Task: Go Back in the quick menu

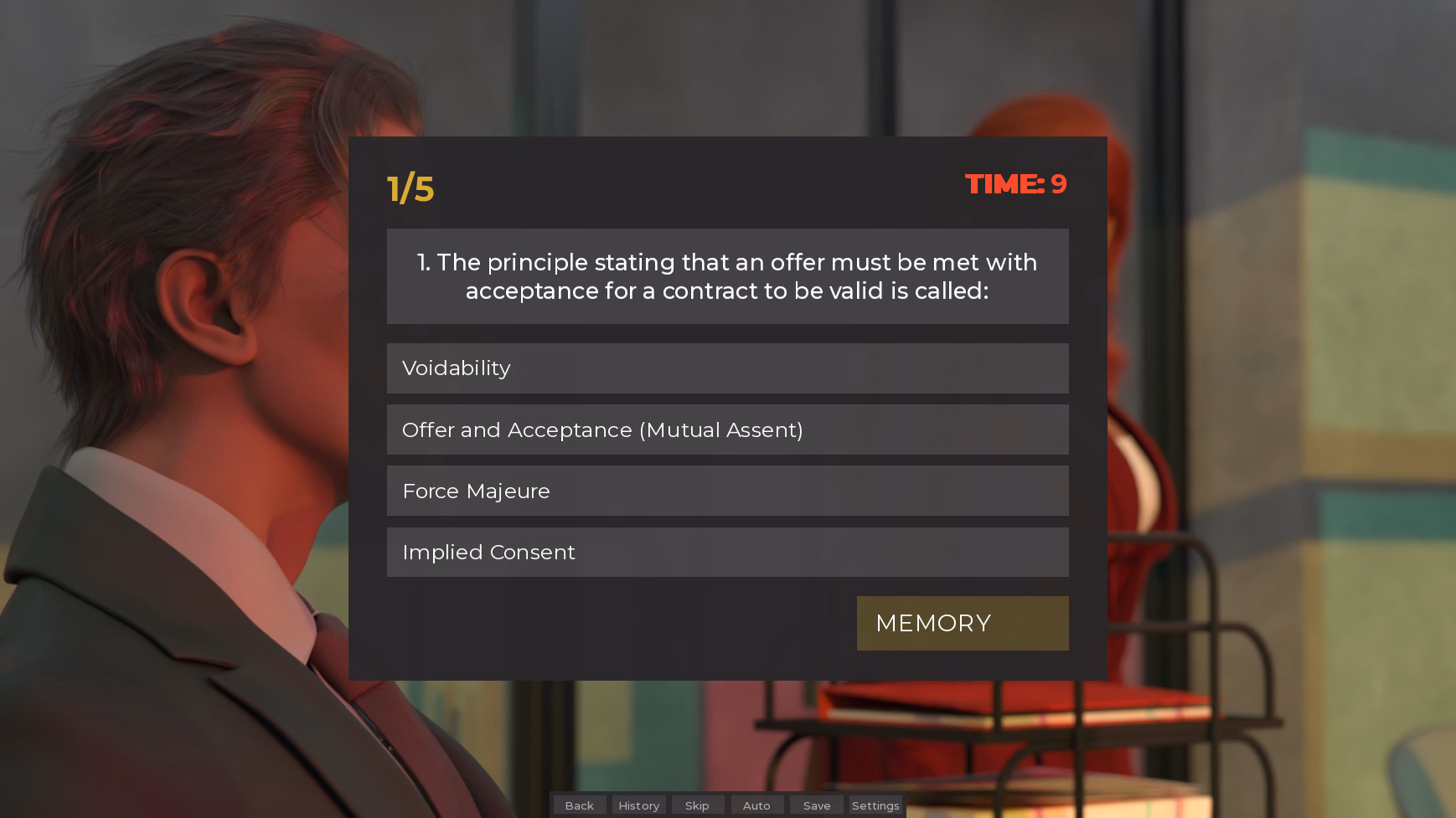Action: pos(580,805)
